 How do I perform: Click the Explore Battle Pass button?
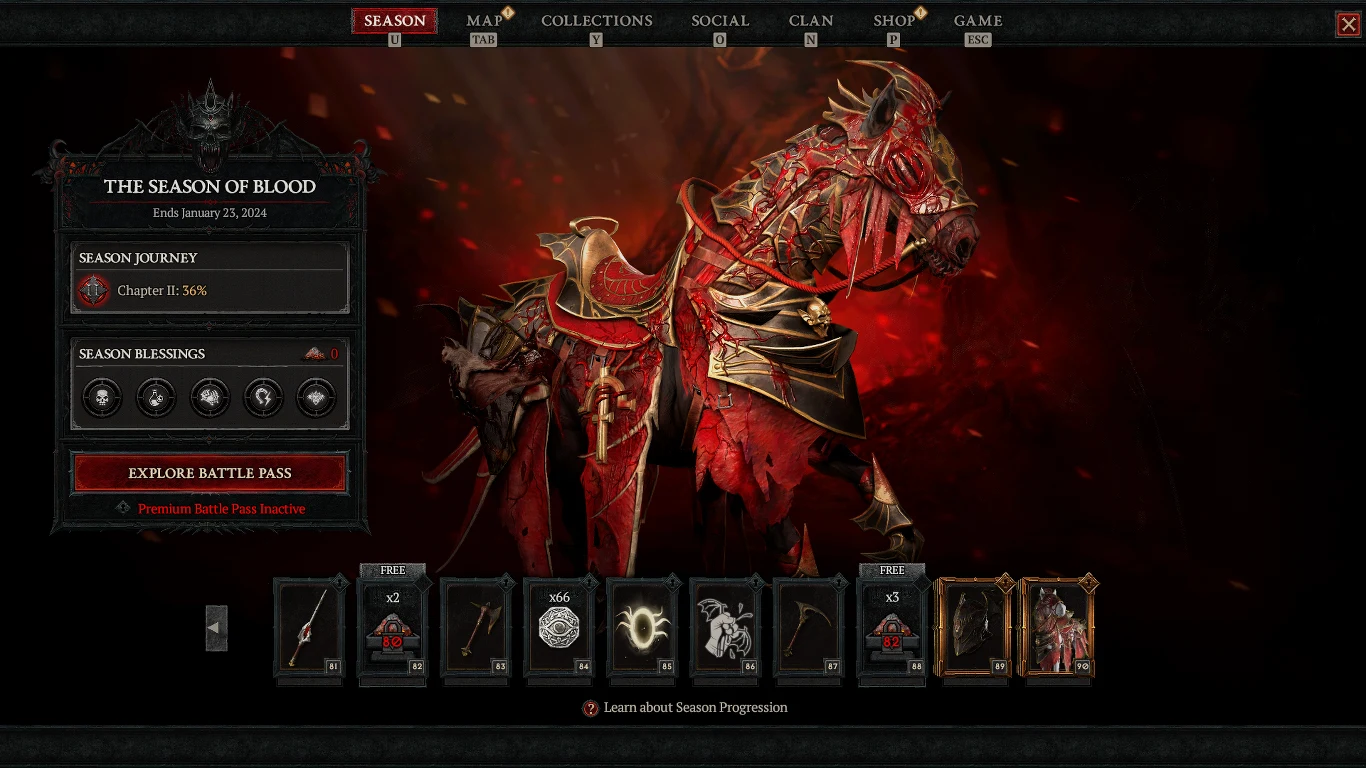click(x=210, y=473)
